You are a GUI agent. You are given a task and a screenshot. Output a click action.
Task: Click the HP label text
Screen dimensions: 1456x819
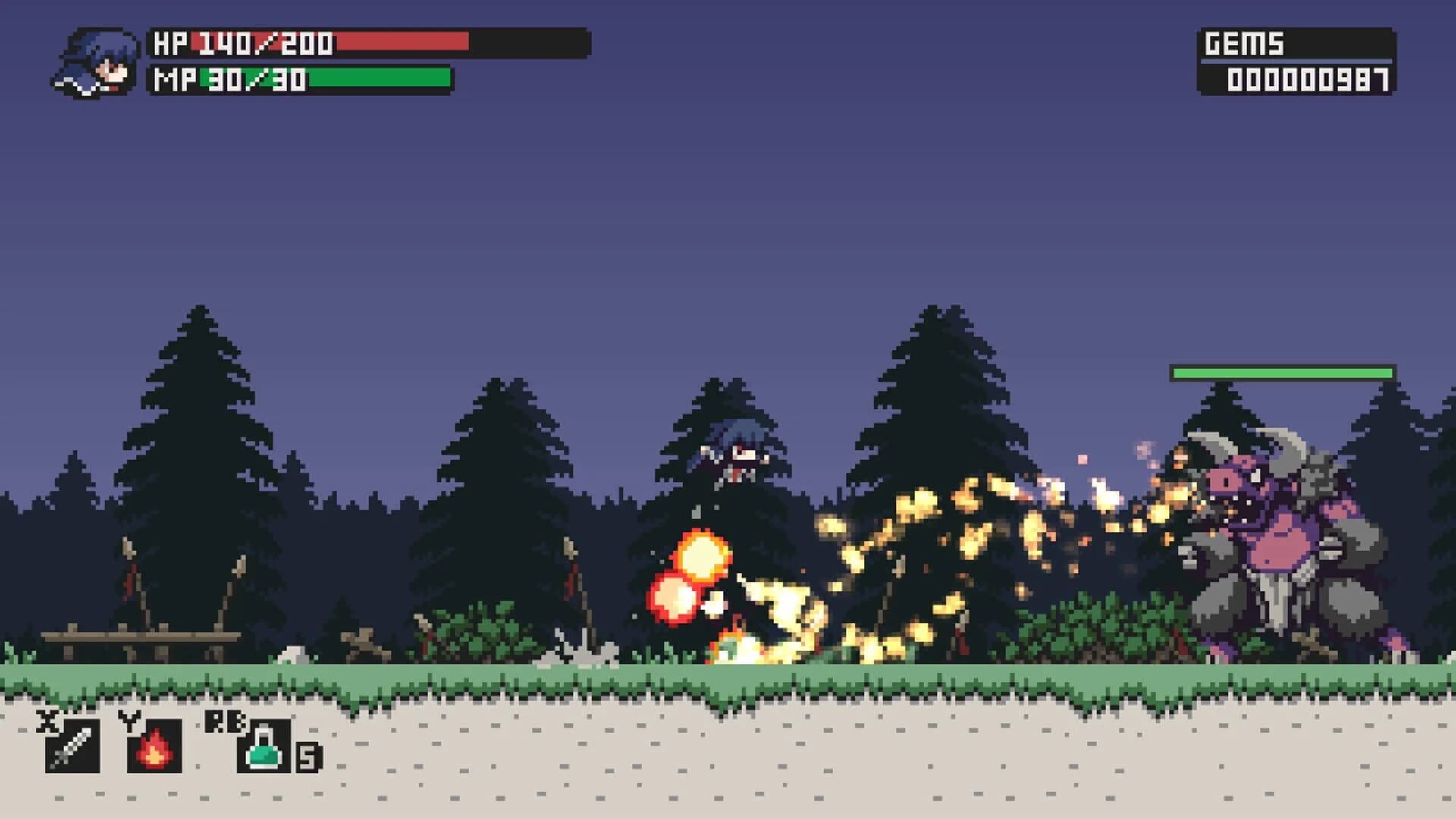click(x=171, y=42)
